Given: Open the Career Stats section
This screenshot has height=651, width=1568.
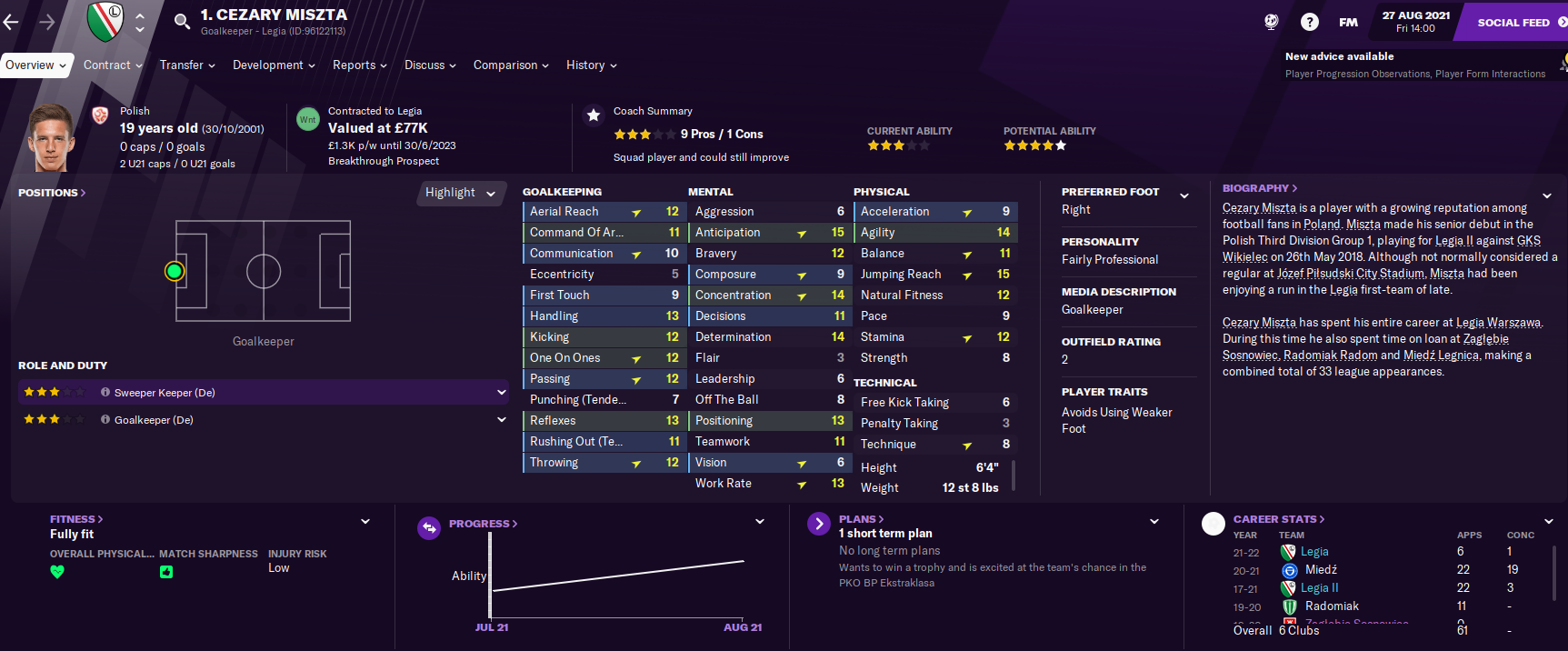Looking at the screenshot, I should tap(1278, 519).
